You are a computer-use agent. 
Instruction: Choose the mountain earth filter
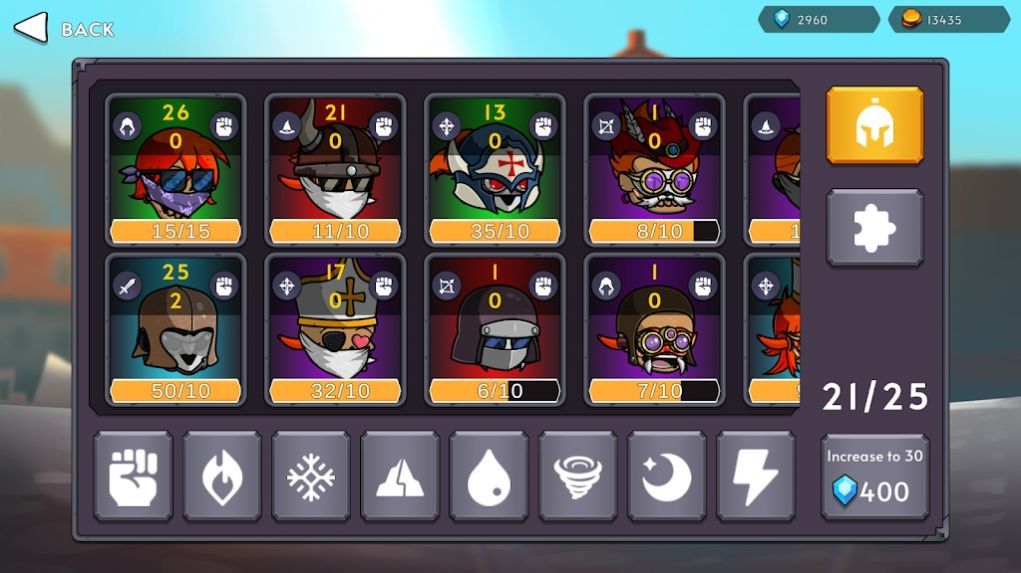pos(400,477)
